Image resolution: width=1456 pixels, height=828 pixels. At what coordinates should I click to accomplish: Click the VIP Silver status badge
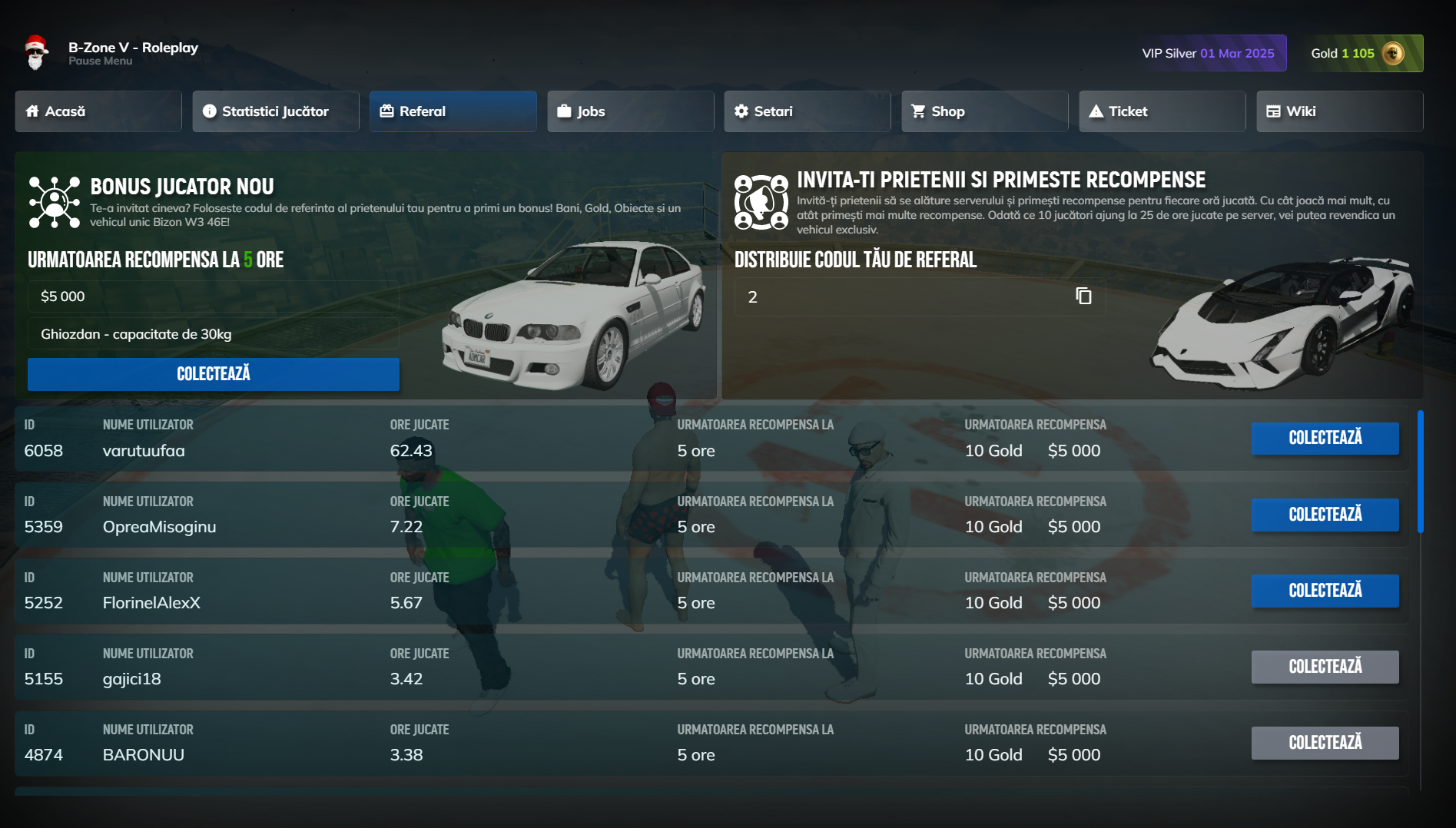pos(1209,54)
